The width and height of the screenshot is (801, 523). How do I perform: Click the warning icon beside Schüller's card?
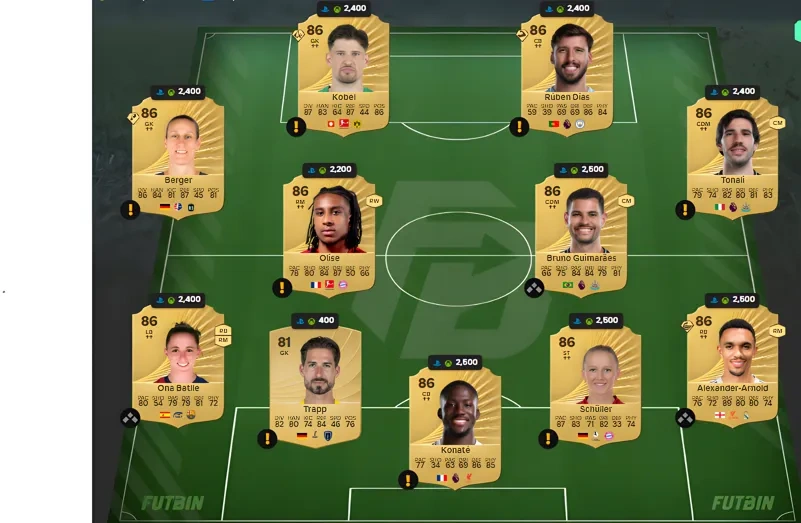pyautogui.click(x=548, y=438)
